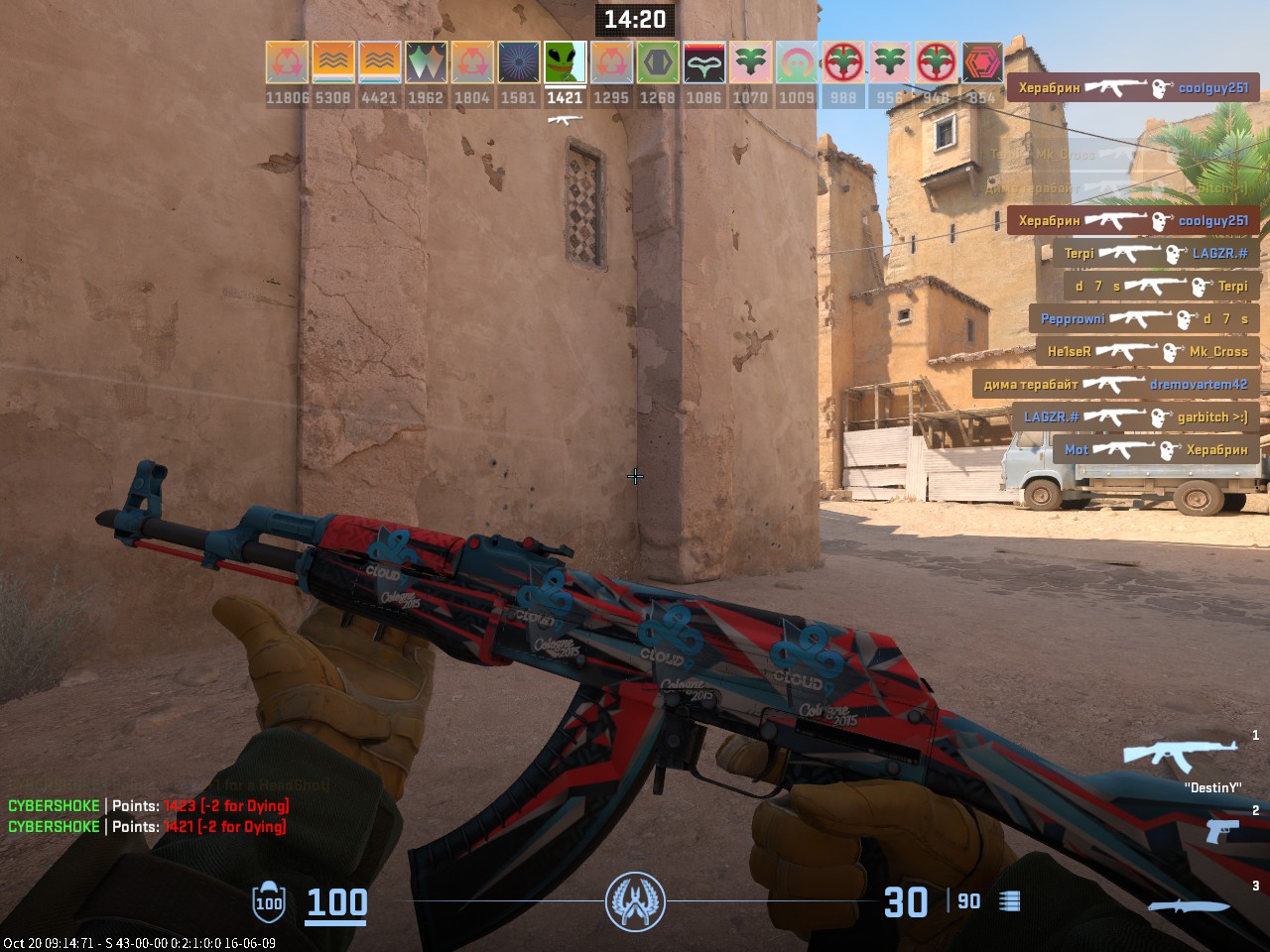The width and height of the screenshot is (1270, 952).
Task: Click the palm tree avatar with score 1070
Action: tap(749, 64)
